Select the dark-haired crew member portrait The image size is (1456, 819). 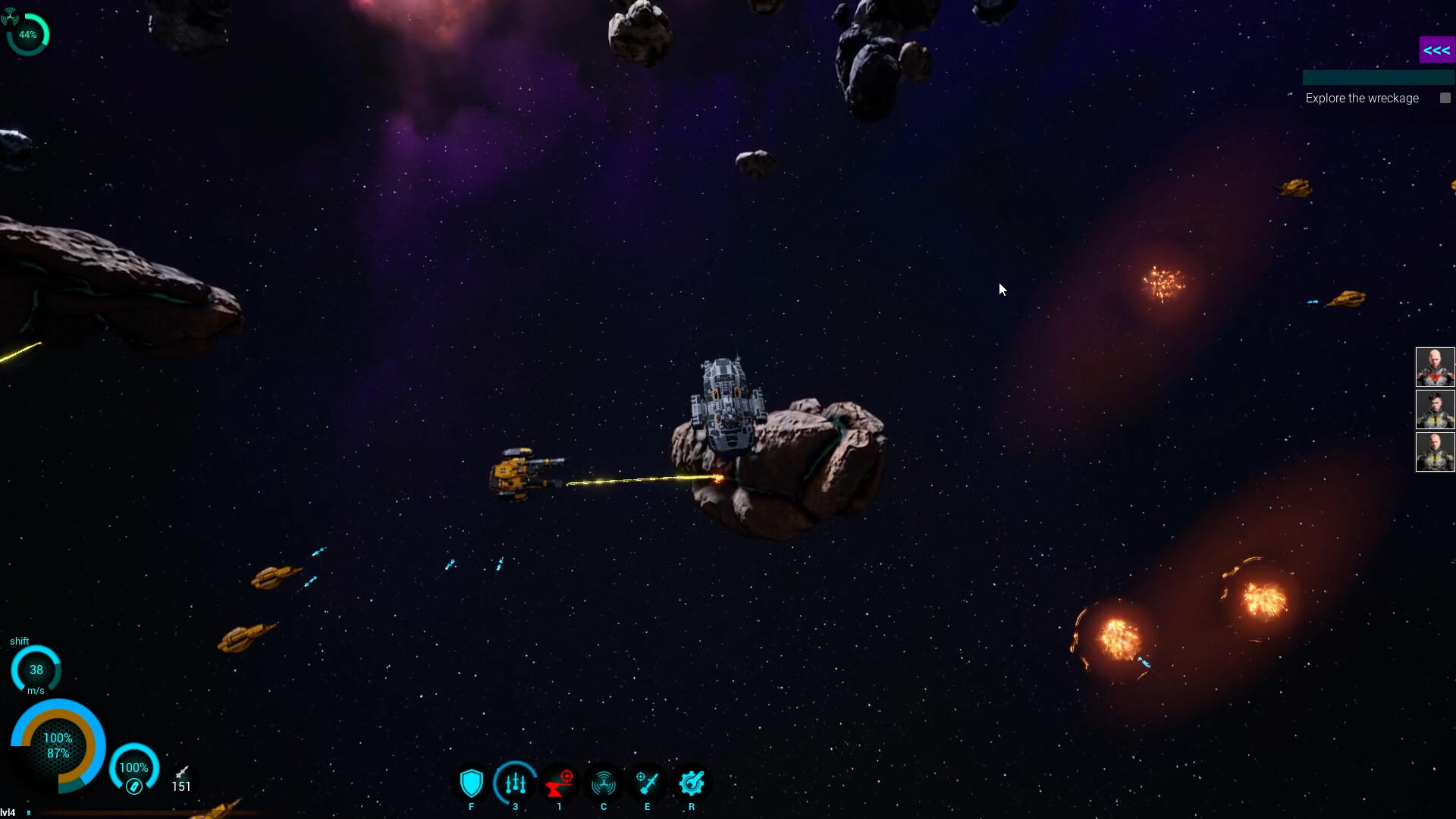click(1435, 409)
